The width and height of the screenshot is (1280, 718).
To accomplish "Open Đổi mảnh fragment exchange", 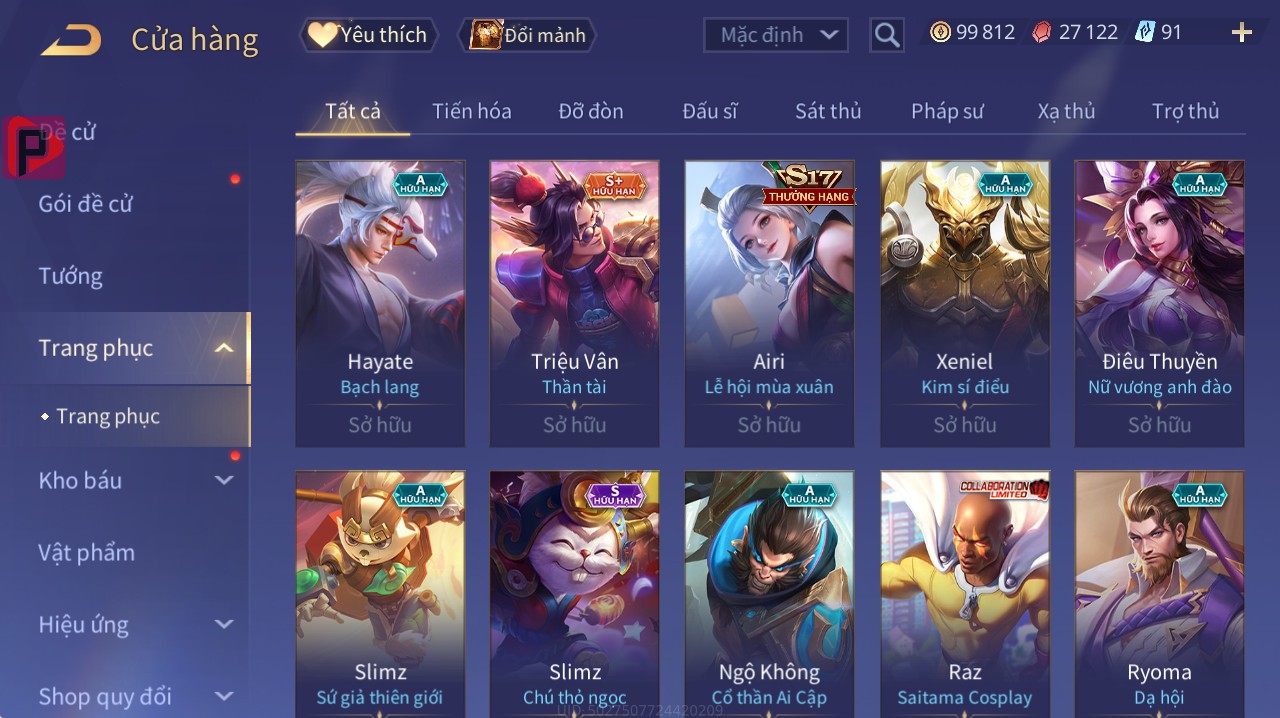I will tap(527, 35).
